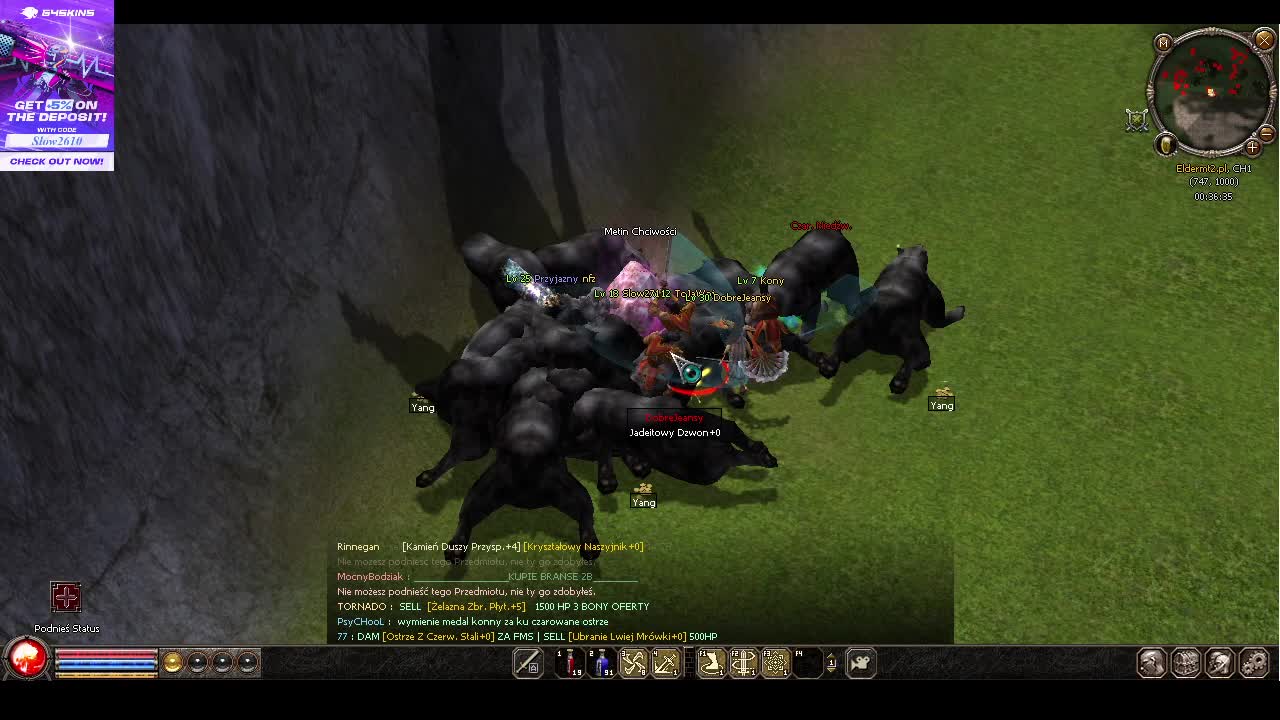Zoom out the minimap with the minus button
The image size is (1280, 720).
pyautogui.click(x=1266, y=133)
